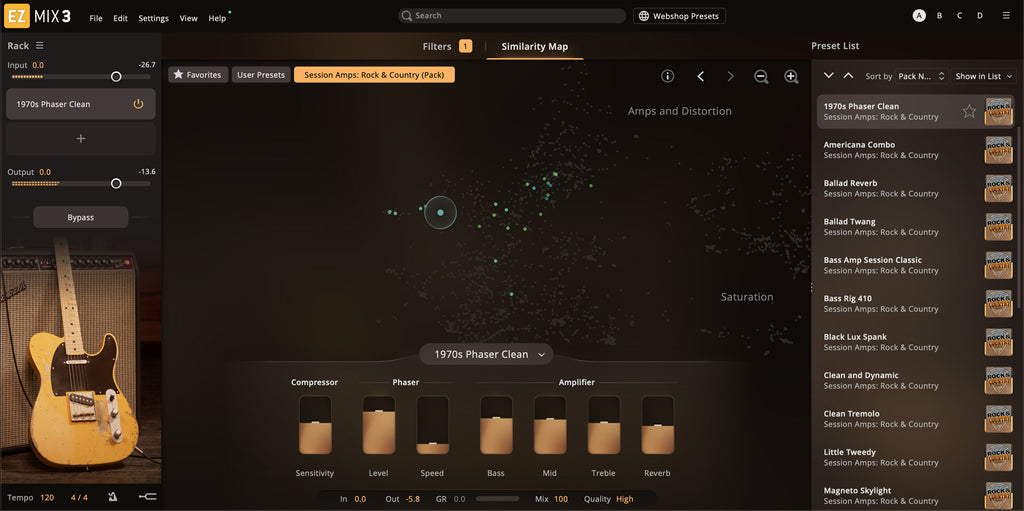The width and height of the screenshot is (1024, 511).
Task: Open the Settings menu
Action: tap(153, 18)
